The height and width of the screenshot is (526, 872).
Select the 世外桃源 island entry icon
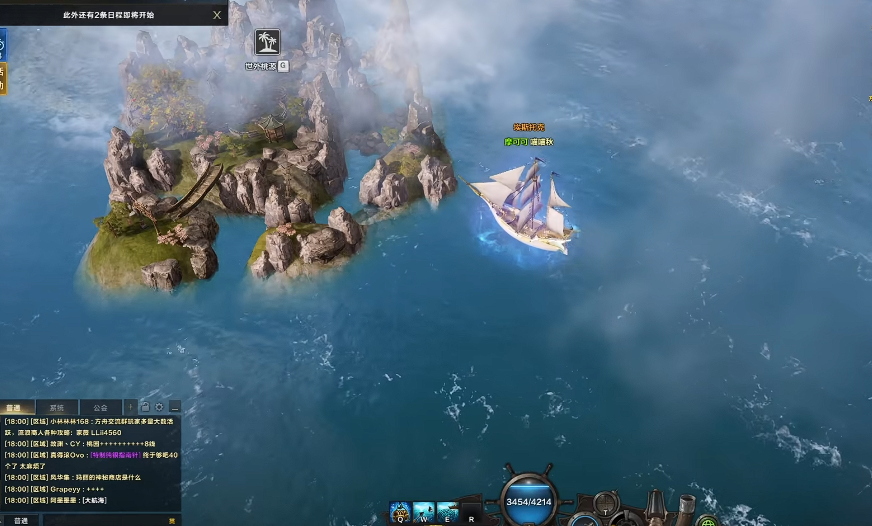(x=267, y=42)
